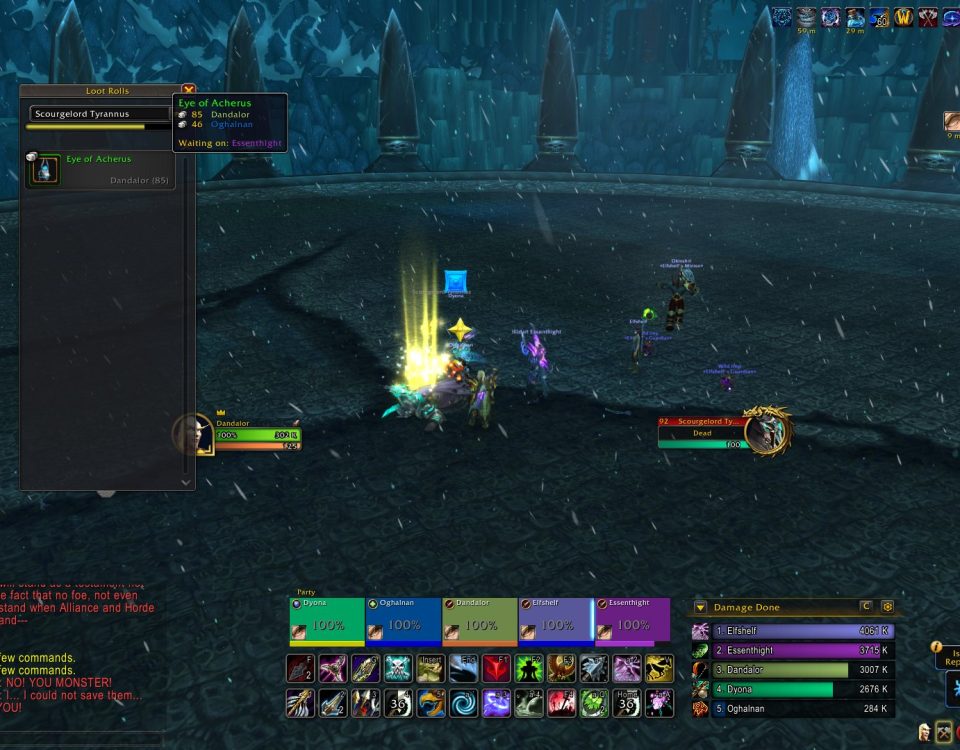
Task: Open the Scourgelord Tyrannus encounter dropdown
Action: pos(100,114)
